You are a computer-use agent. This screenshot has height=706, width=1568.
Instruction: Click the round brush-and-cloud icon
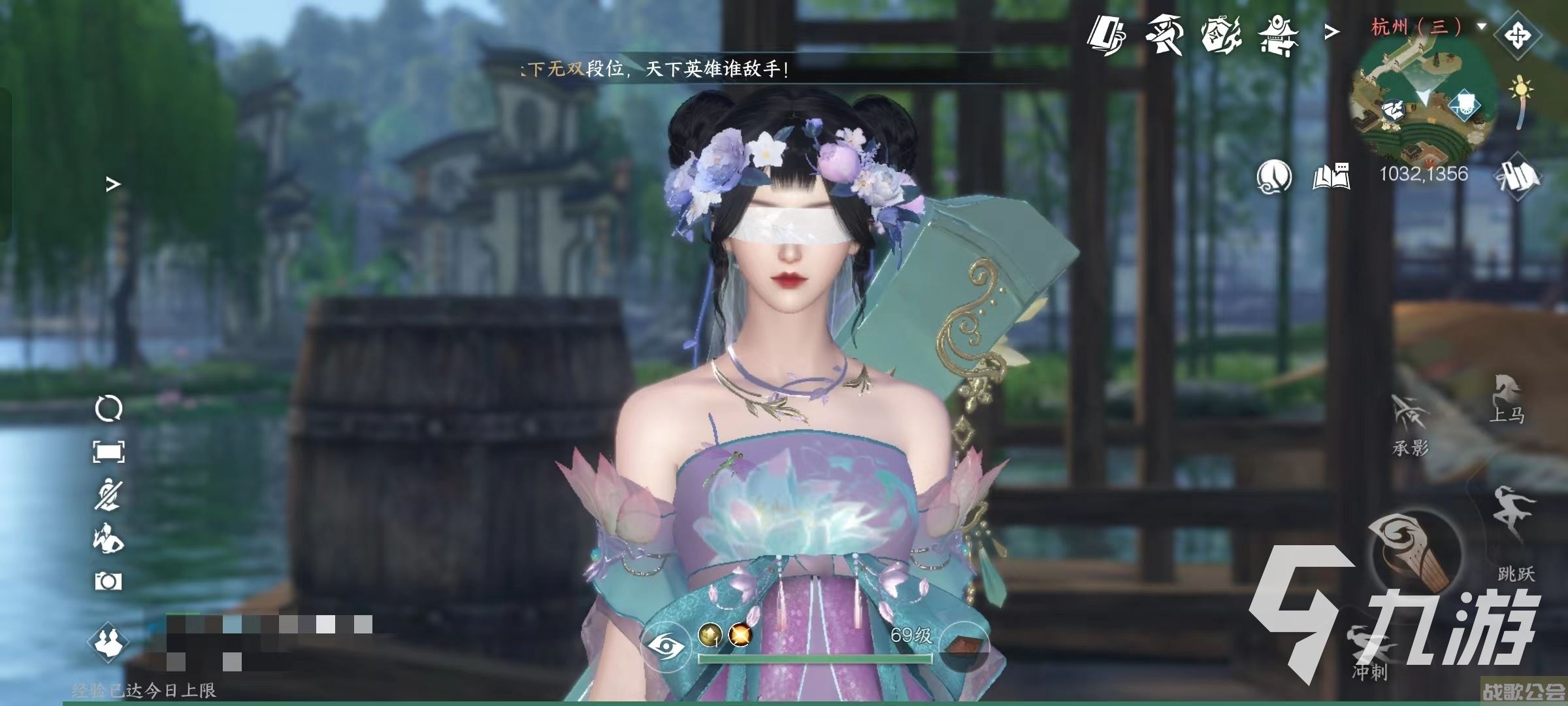1273,175
